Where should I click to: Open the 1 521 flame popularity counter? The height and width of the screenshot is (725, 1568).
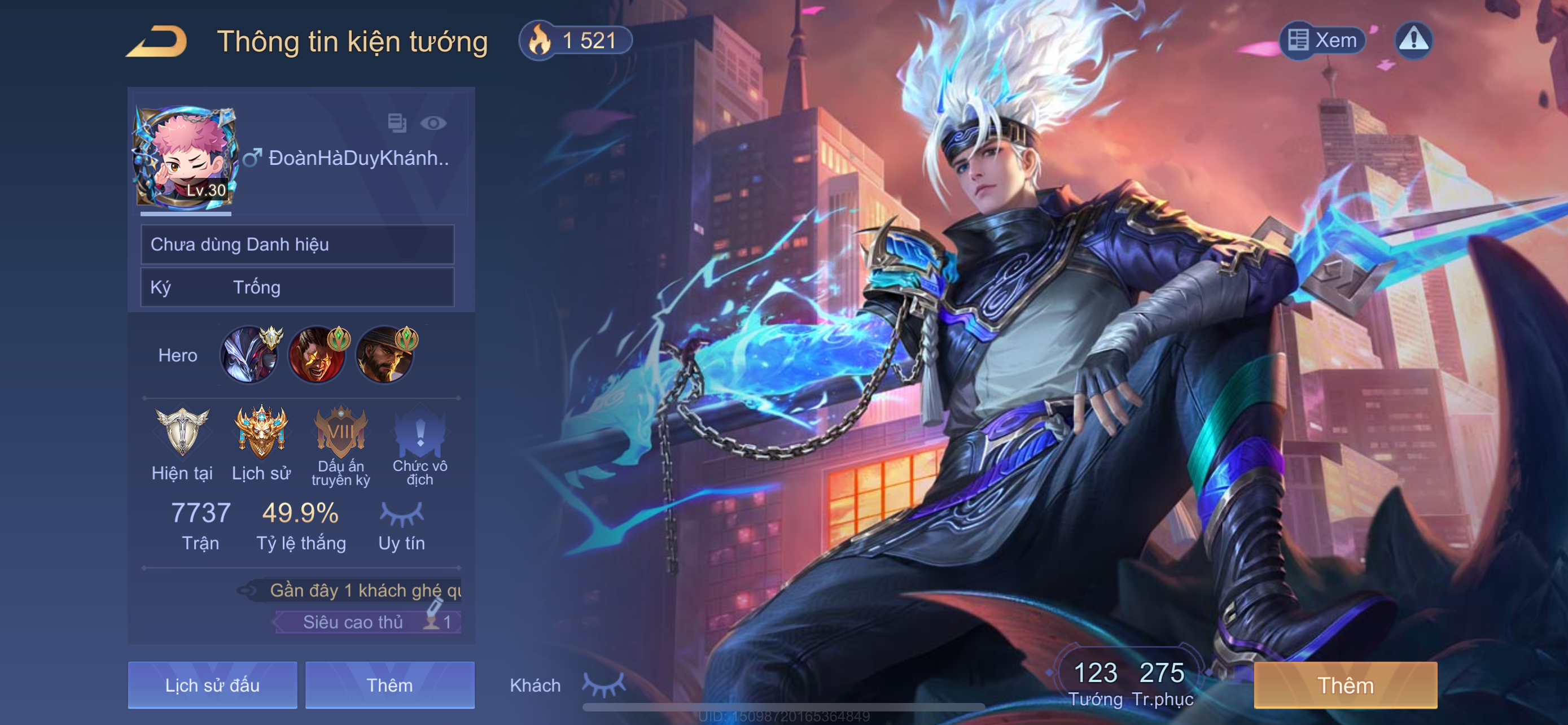(576, 41)
